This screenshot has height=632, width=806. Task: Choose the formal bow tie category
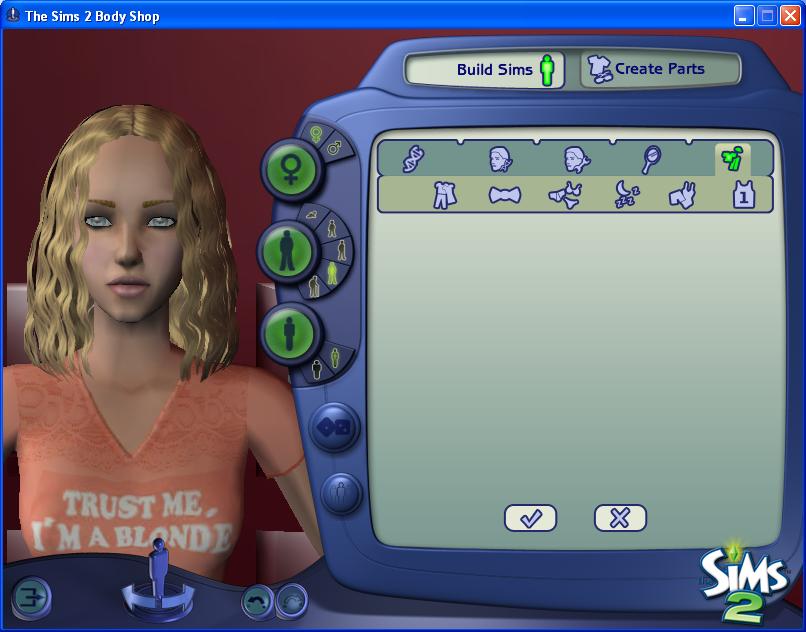505,195
